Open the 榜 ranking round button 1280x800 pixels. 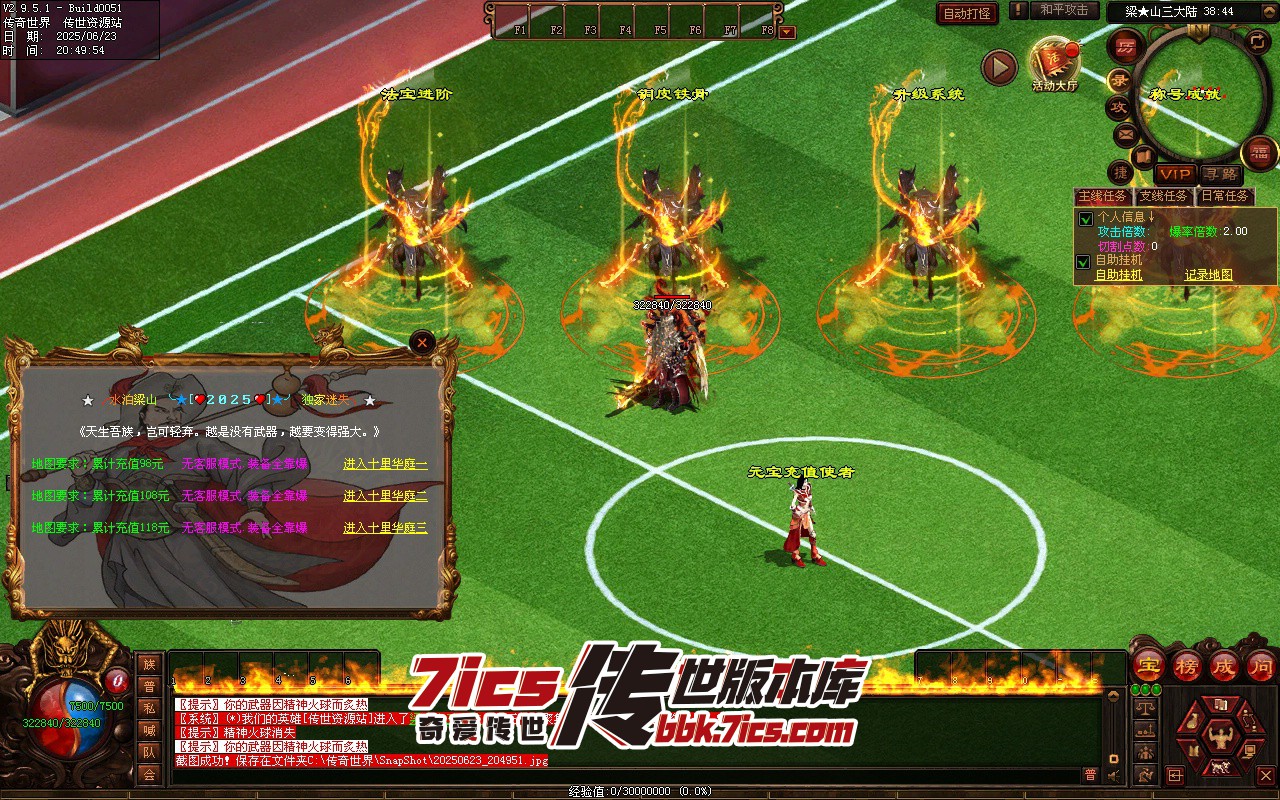(x=1186, y=665)
